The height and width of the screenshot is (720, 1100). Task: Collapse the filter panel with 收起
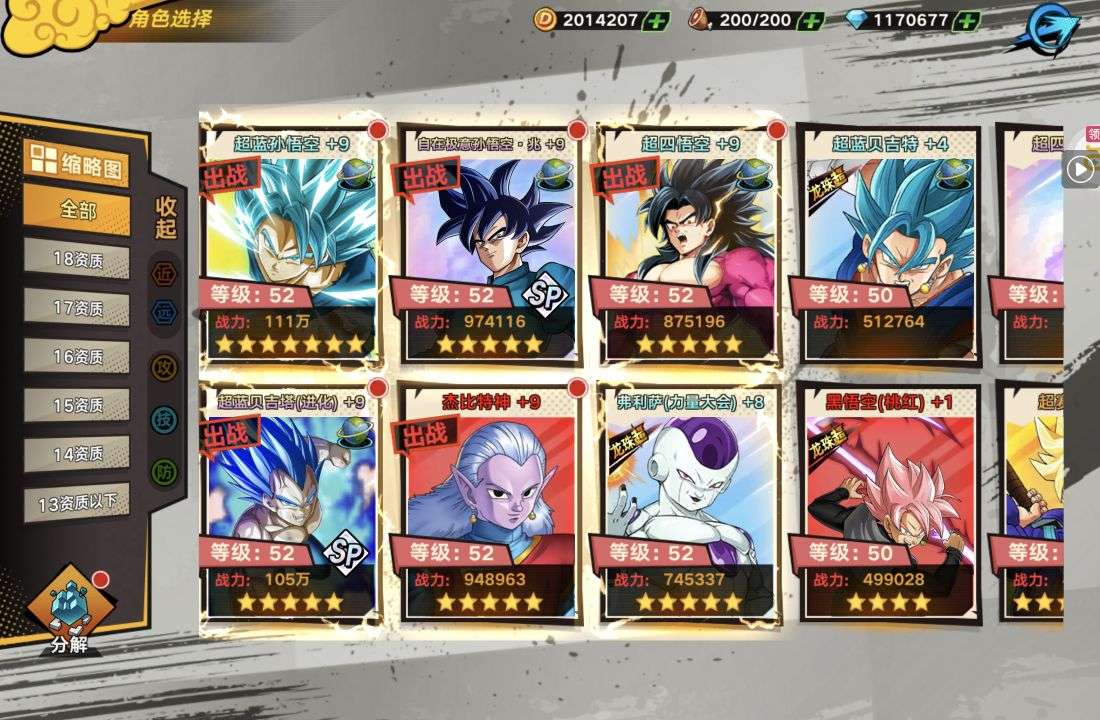tap(166, 217)
